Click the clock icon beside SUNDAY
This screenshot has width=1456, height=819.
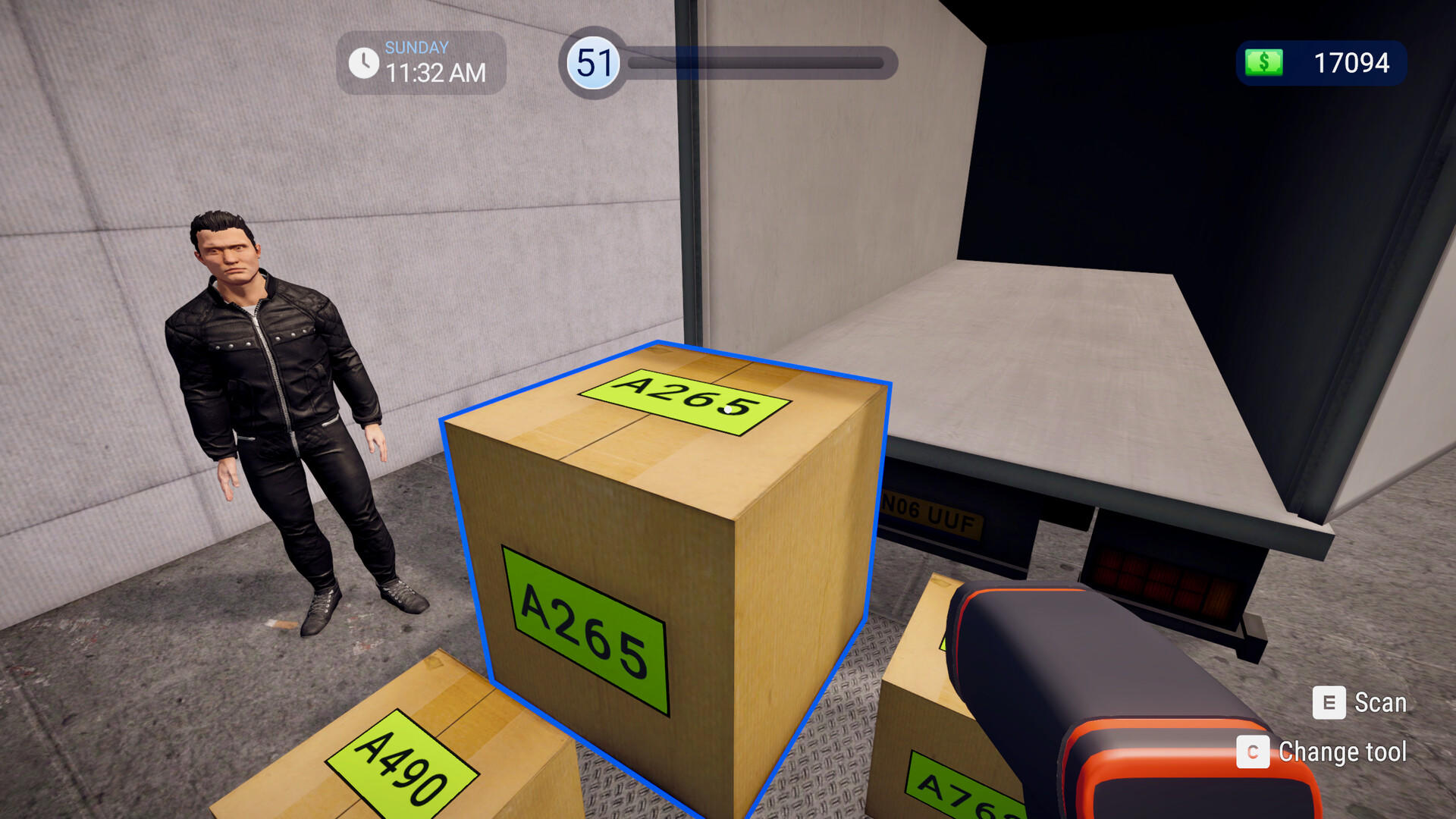pyautogui.click(x=364, y=63)
